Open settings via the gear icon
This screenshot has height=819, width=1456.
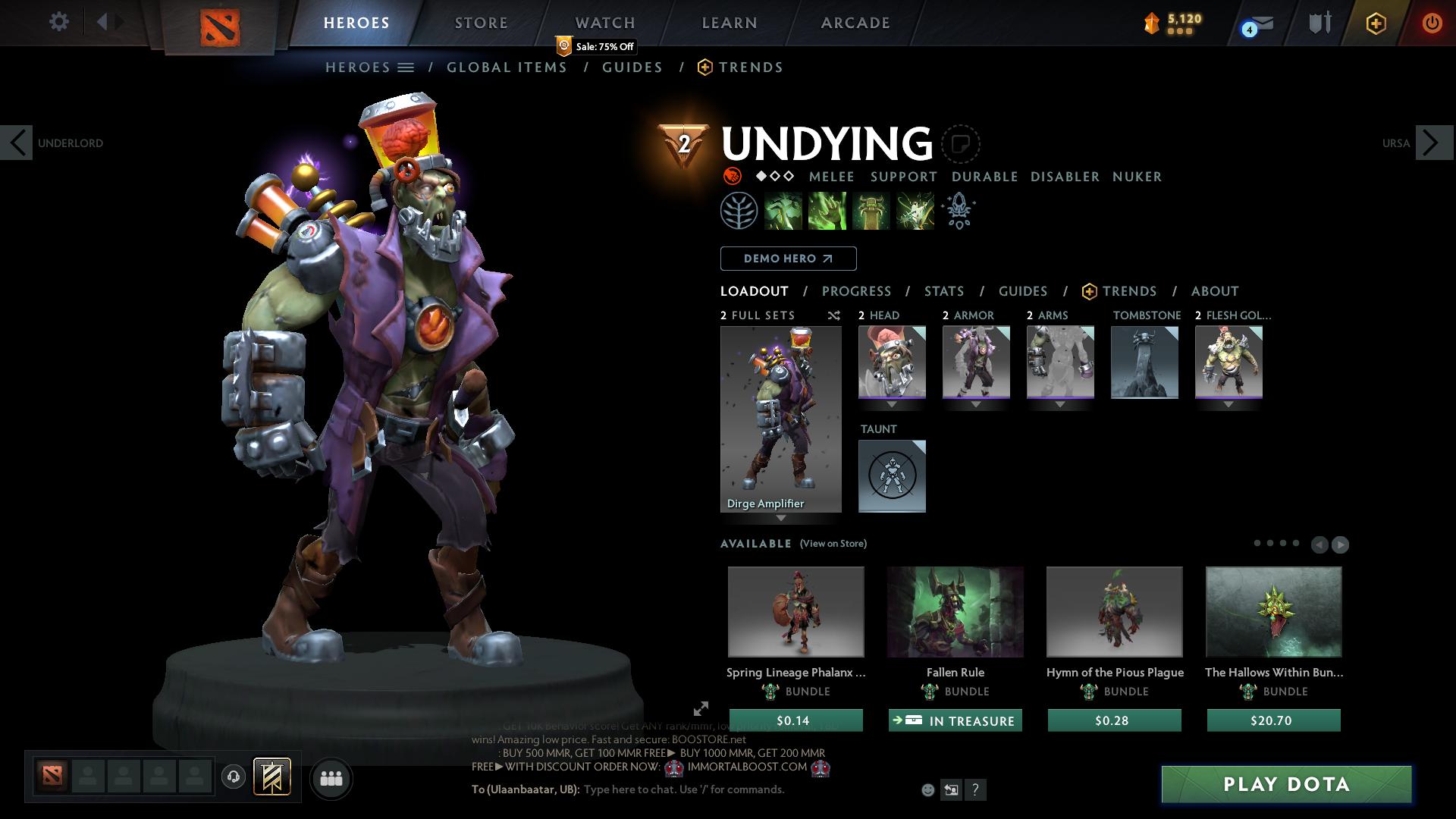coord(58,22)
